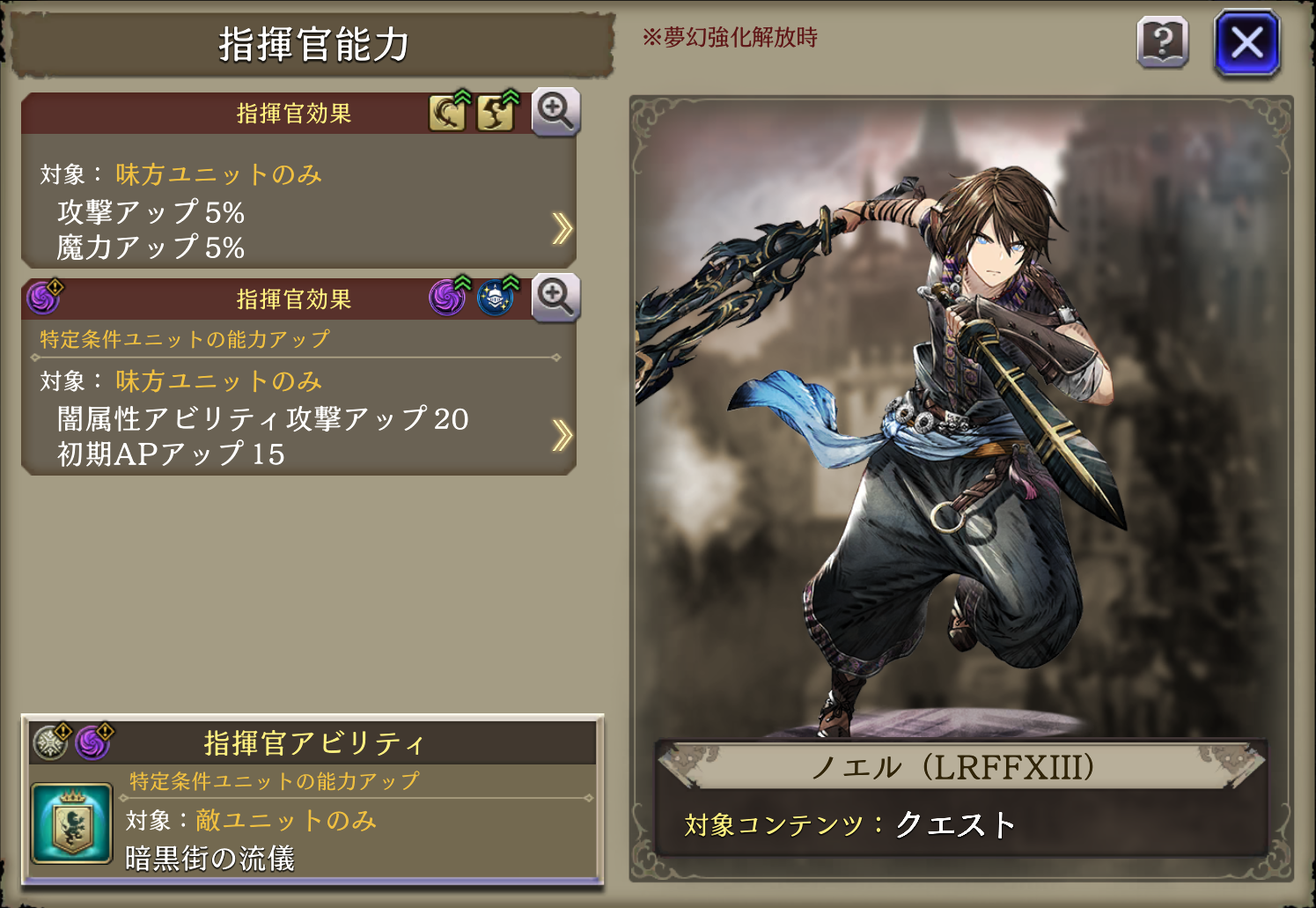The image size is (1316, 908).
Task: Close the commander ability window
Action: [x=1246, y=42]
